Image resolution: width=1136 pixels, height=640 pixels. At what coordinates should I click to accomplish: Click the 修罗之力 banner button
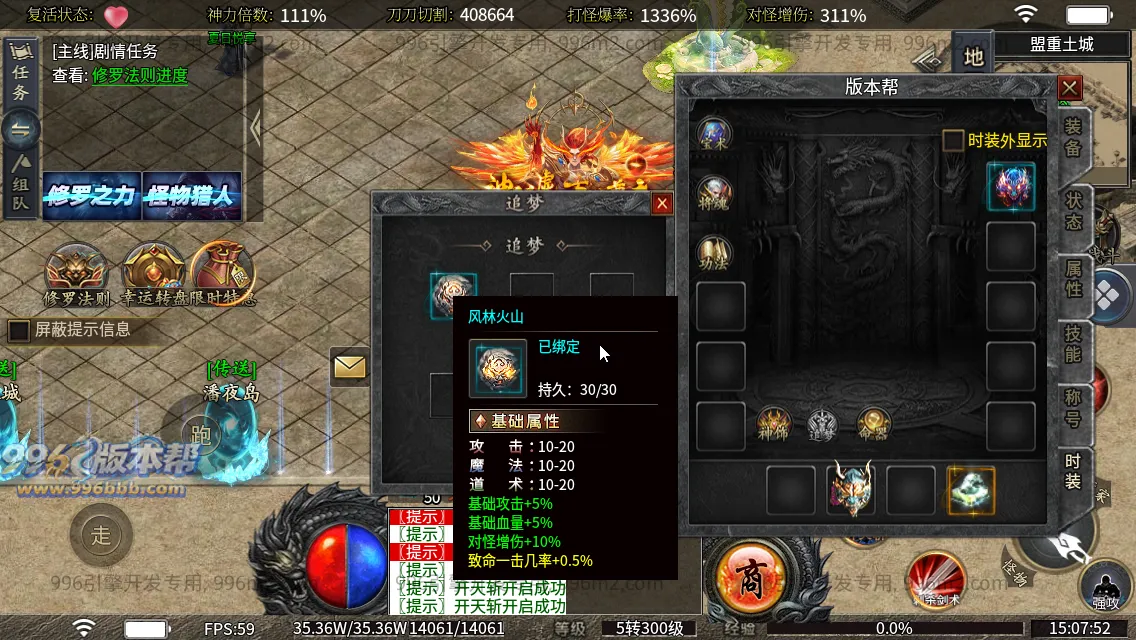pyautogui.click(x=90, y=196)
